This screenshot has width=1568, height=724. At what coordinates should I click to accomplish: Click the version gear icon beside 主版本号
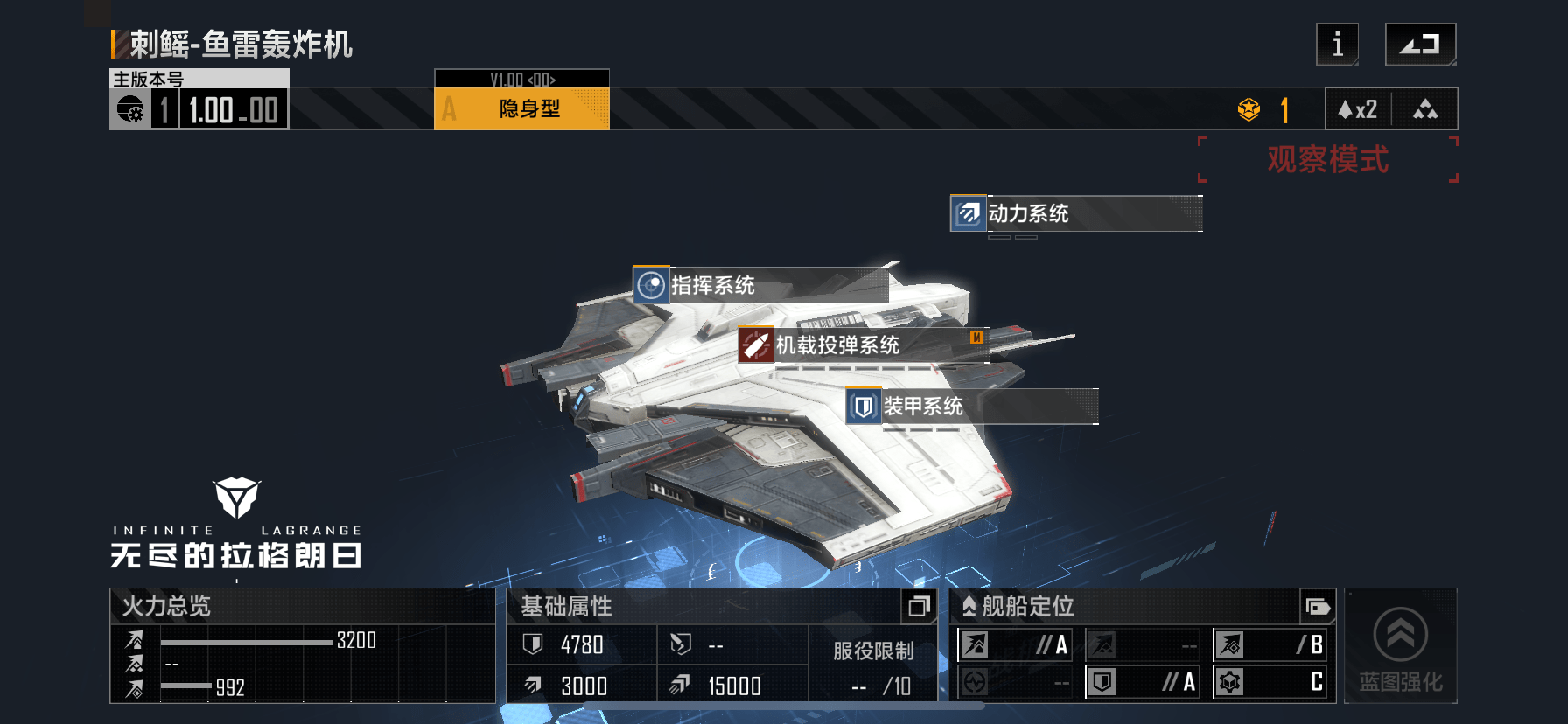(131, 108)
